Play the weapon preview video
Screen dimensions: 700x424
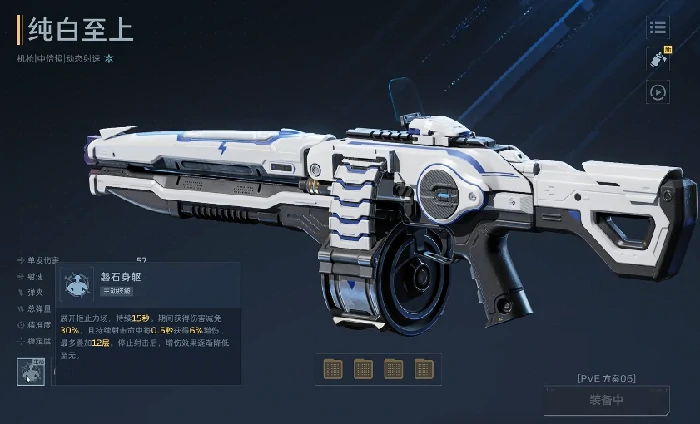coord(658,92)
